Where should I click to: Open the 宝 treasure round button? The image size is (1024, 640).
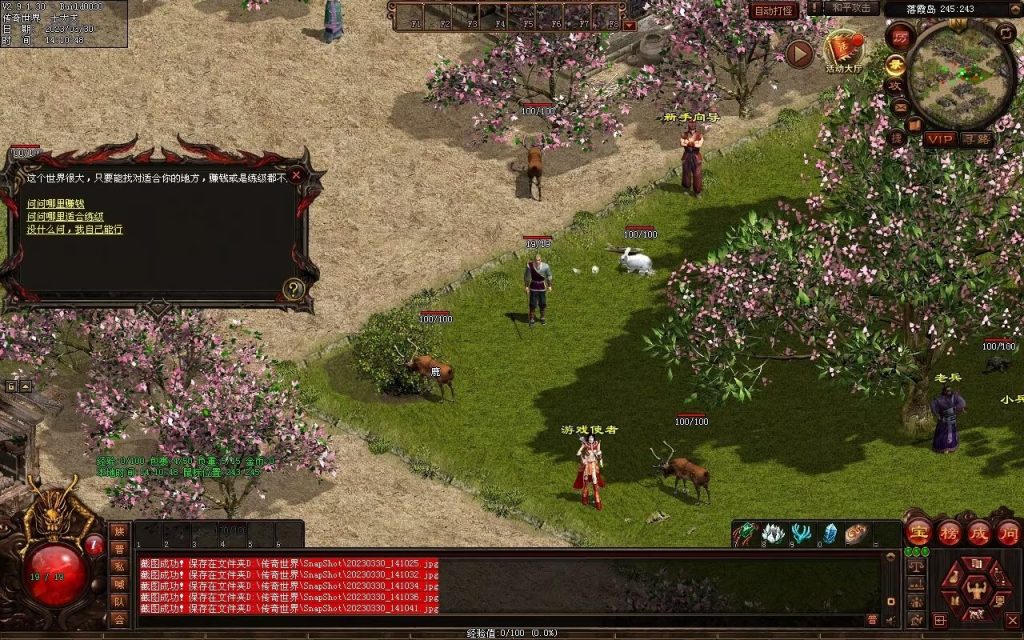pyautogui.click(x=918, y=532)
